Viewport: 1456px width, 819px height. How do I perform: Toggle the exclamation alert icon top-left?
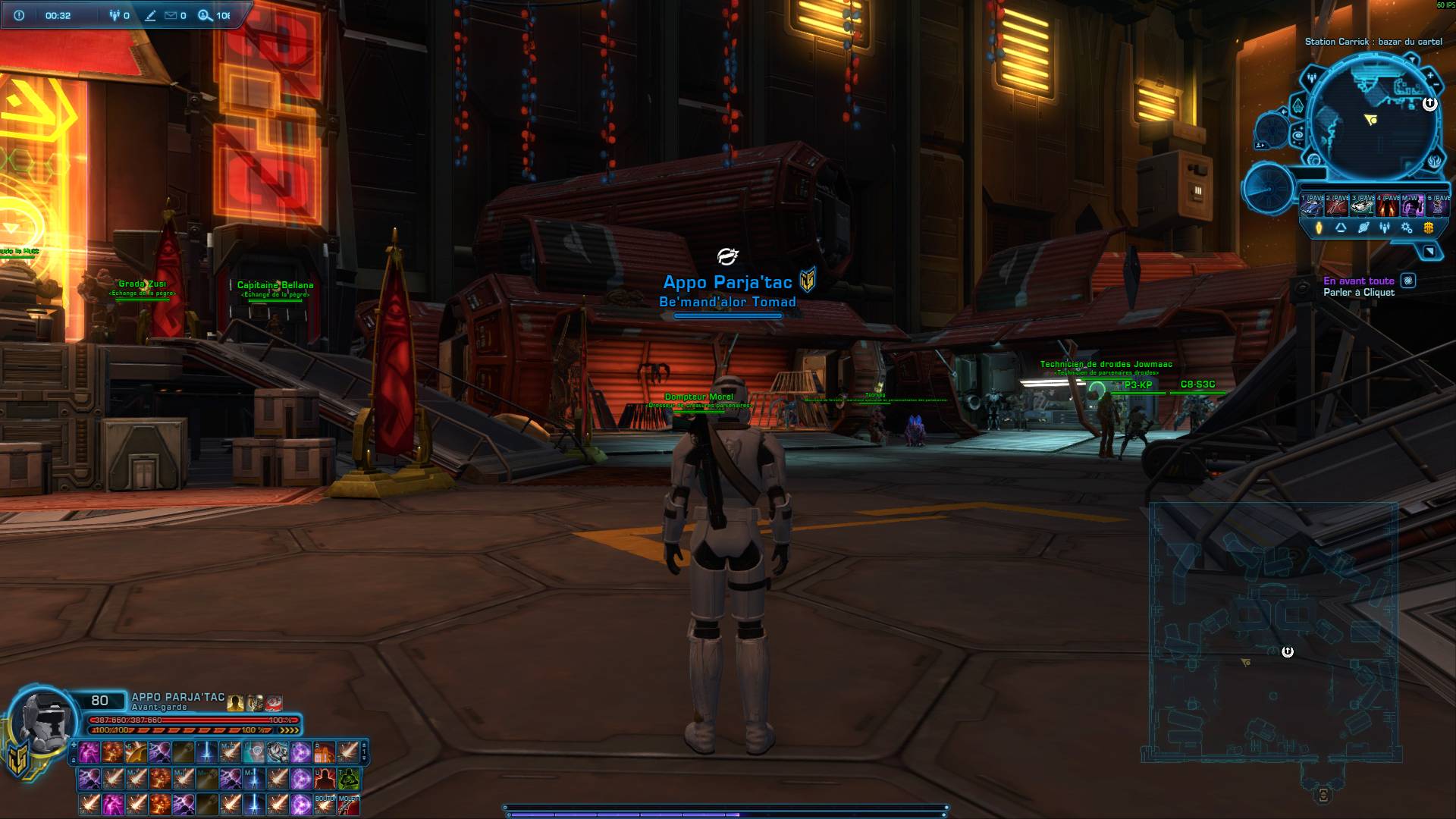tap(18, 14)
